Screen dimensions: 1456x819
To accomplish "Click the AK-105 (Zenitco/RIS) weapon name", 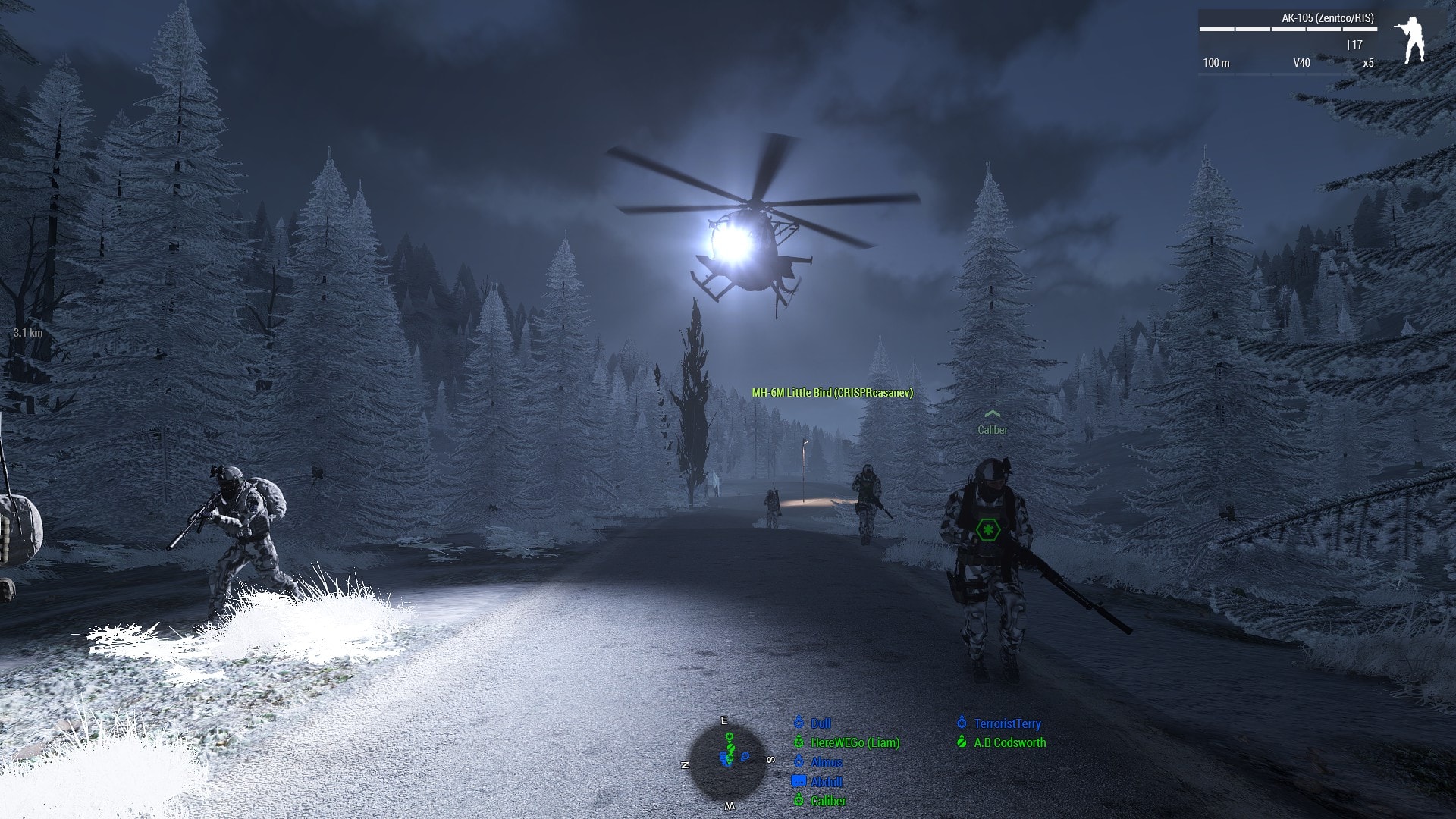I will coord(1327,18).
